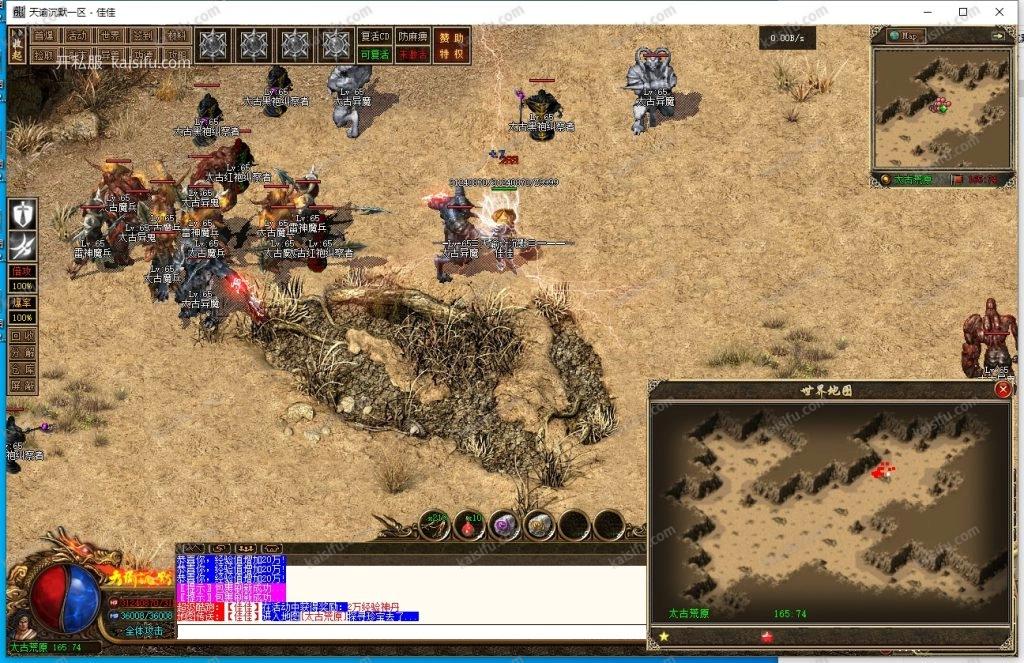Open the 活动 events button
1024x663 pixels.
(x=77, y=35)
